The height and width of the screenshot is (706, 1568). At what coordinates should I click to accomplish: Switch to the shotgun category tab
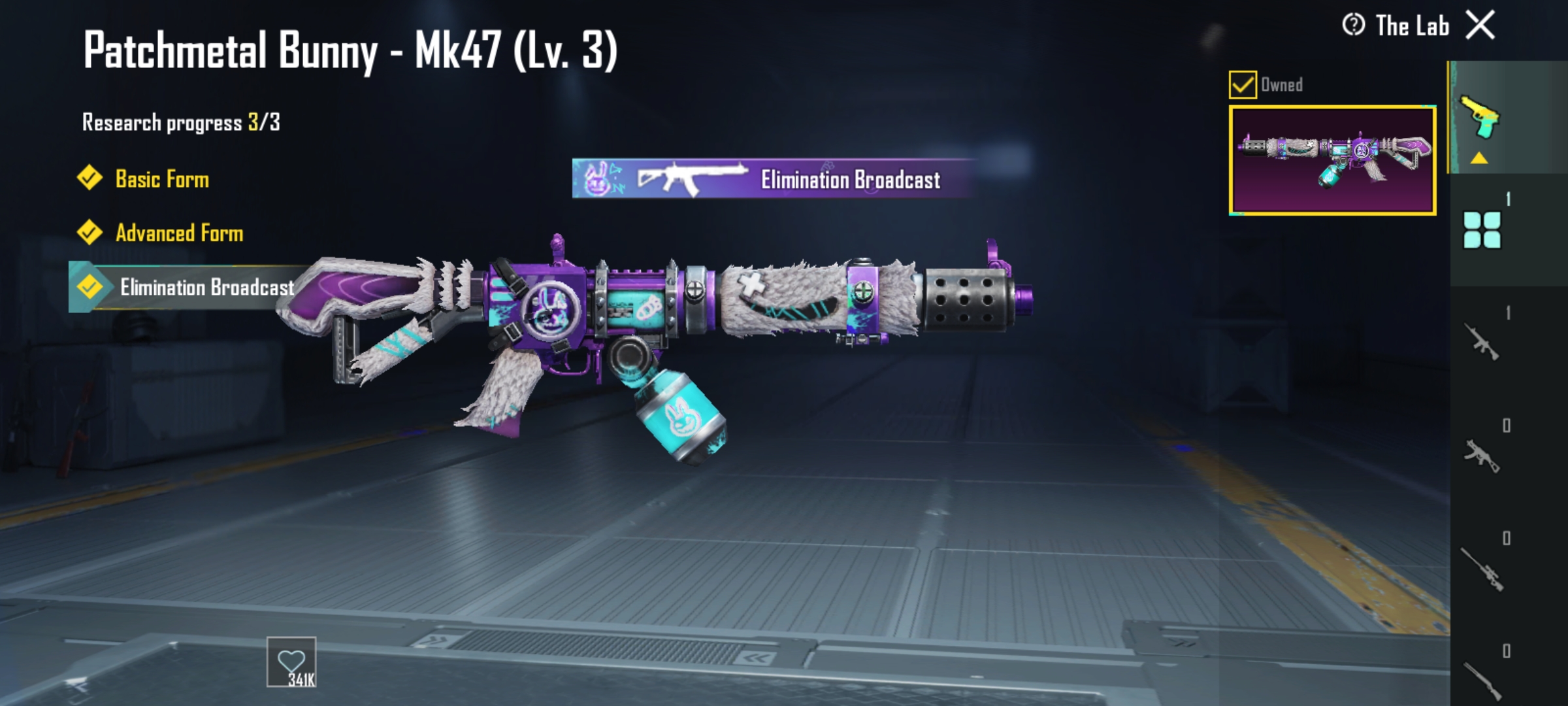click(1481, 680)
